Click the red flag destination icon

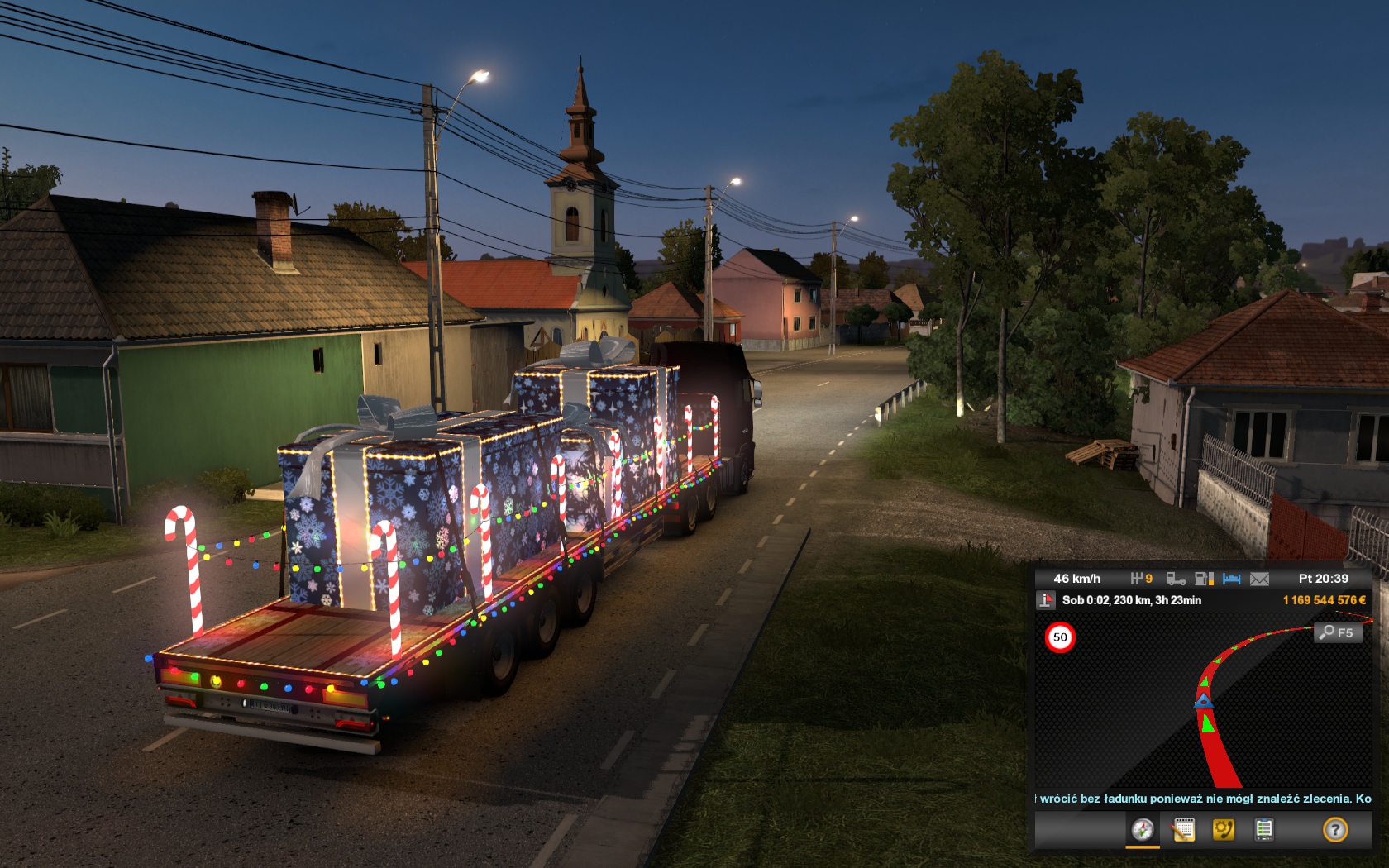[x=1046, y=600]
